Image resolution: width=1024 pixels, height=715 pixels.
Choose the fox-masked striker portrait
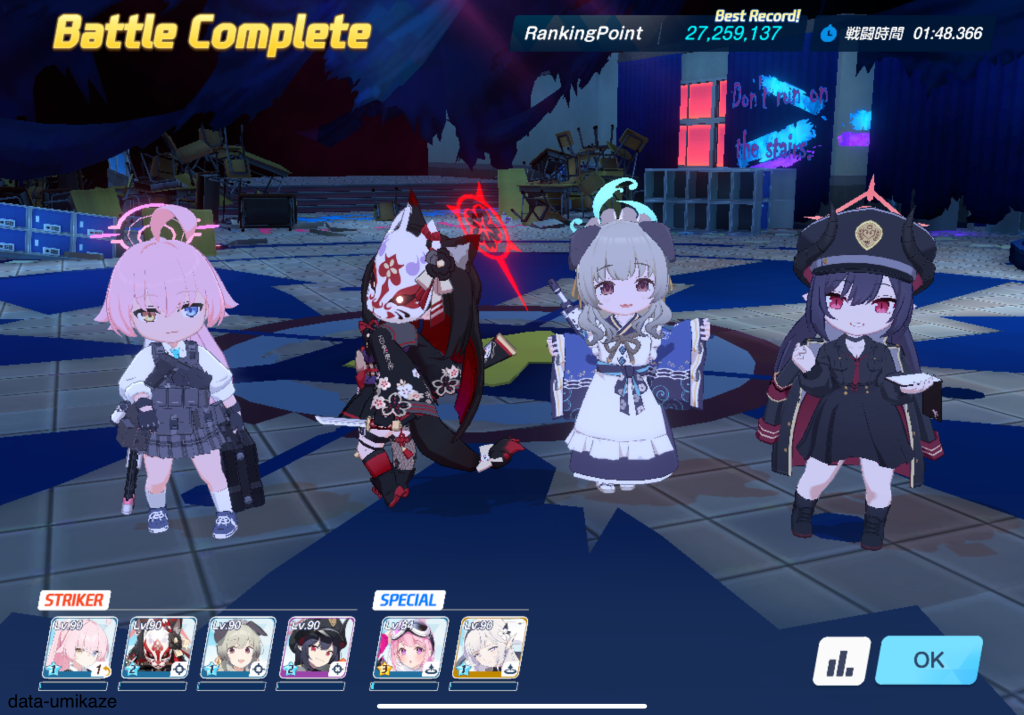(x=158, y=648)
